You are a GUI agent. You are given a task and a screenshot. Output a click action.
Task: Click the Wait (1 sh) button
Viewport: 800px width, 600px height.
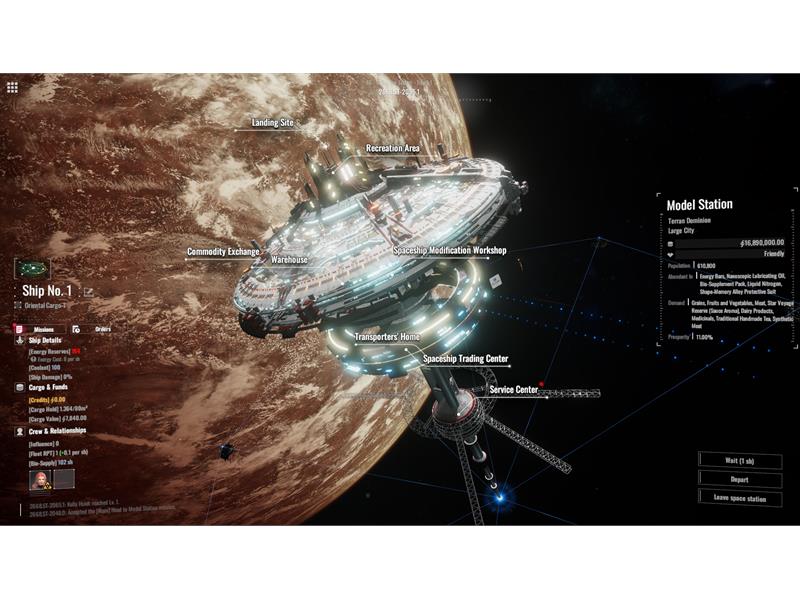coord(739,460)
